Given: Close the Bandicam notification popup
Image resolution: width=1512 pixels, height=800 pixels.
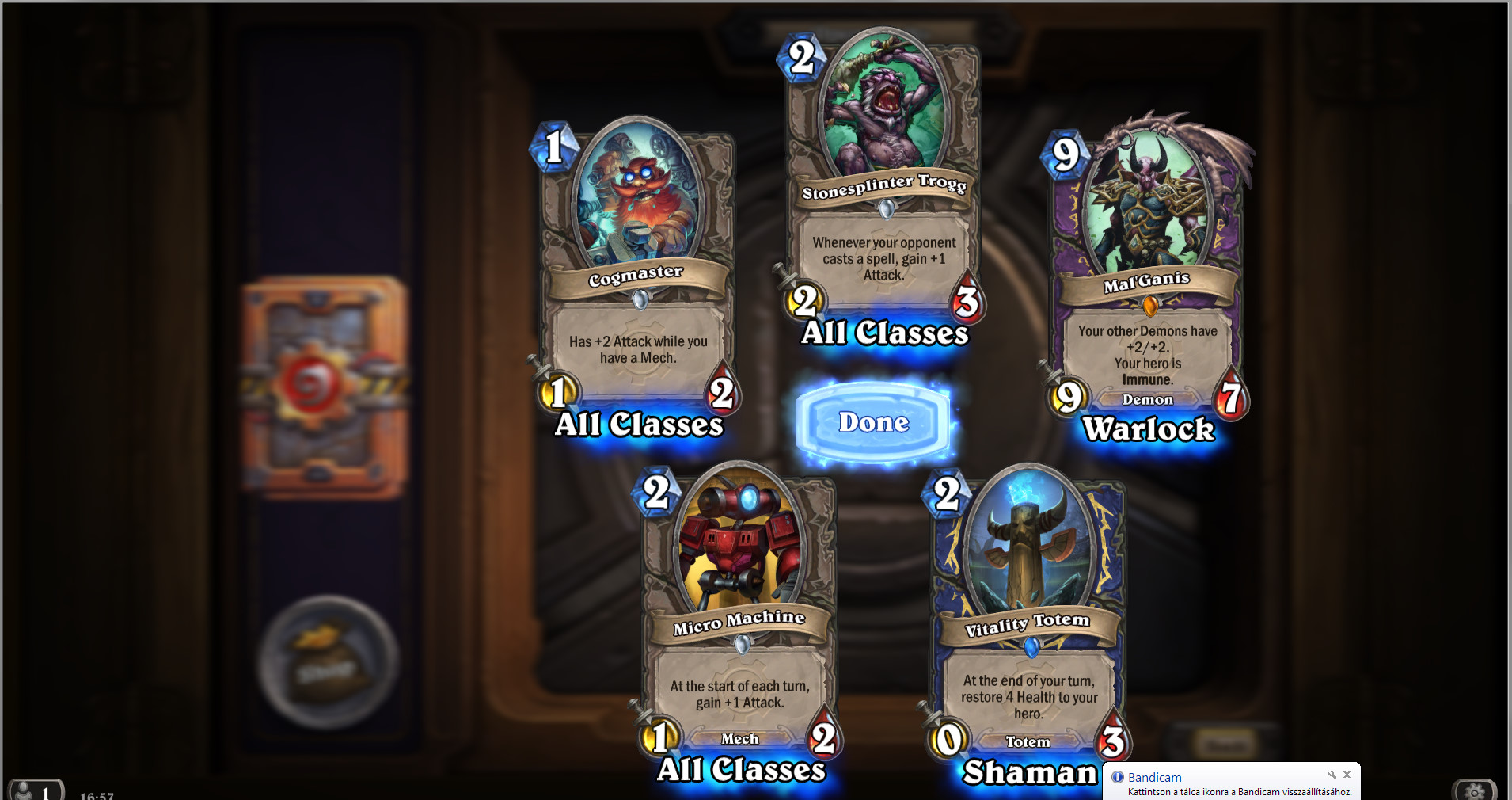Looking at the screenshot, I should [1347, 775].
